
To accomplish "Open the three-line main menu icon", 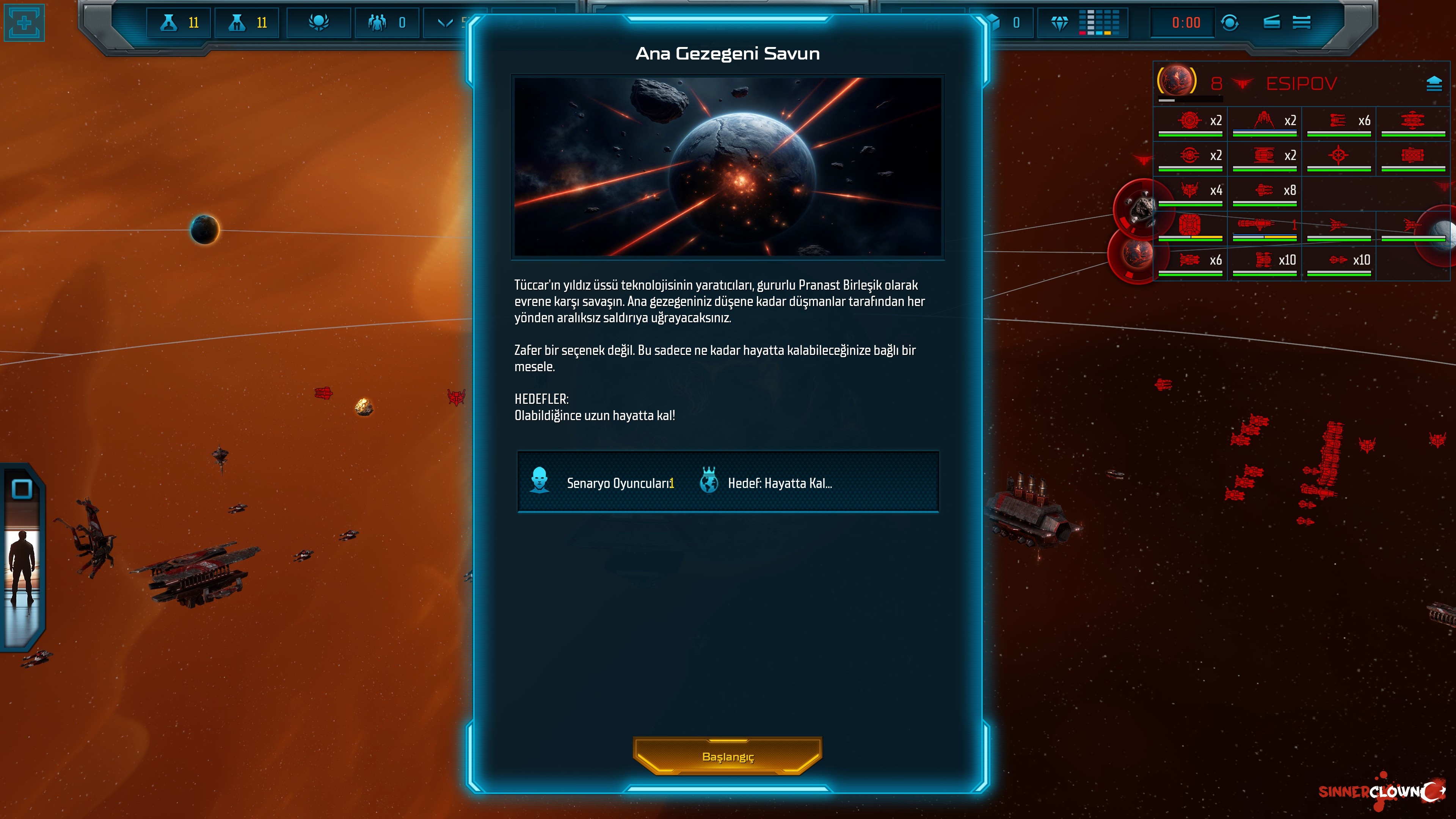I will coord(1301,23).
